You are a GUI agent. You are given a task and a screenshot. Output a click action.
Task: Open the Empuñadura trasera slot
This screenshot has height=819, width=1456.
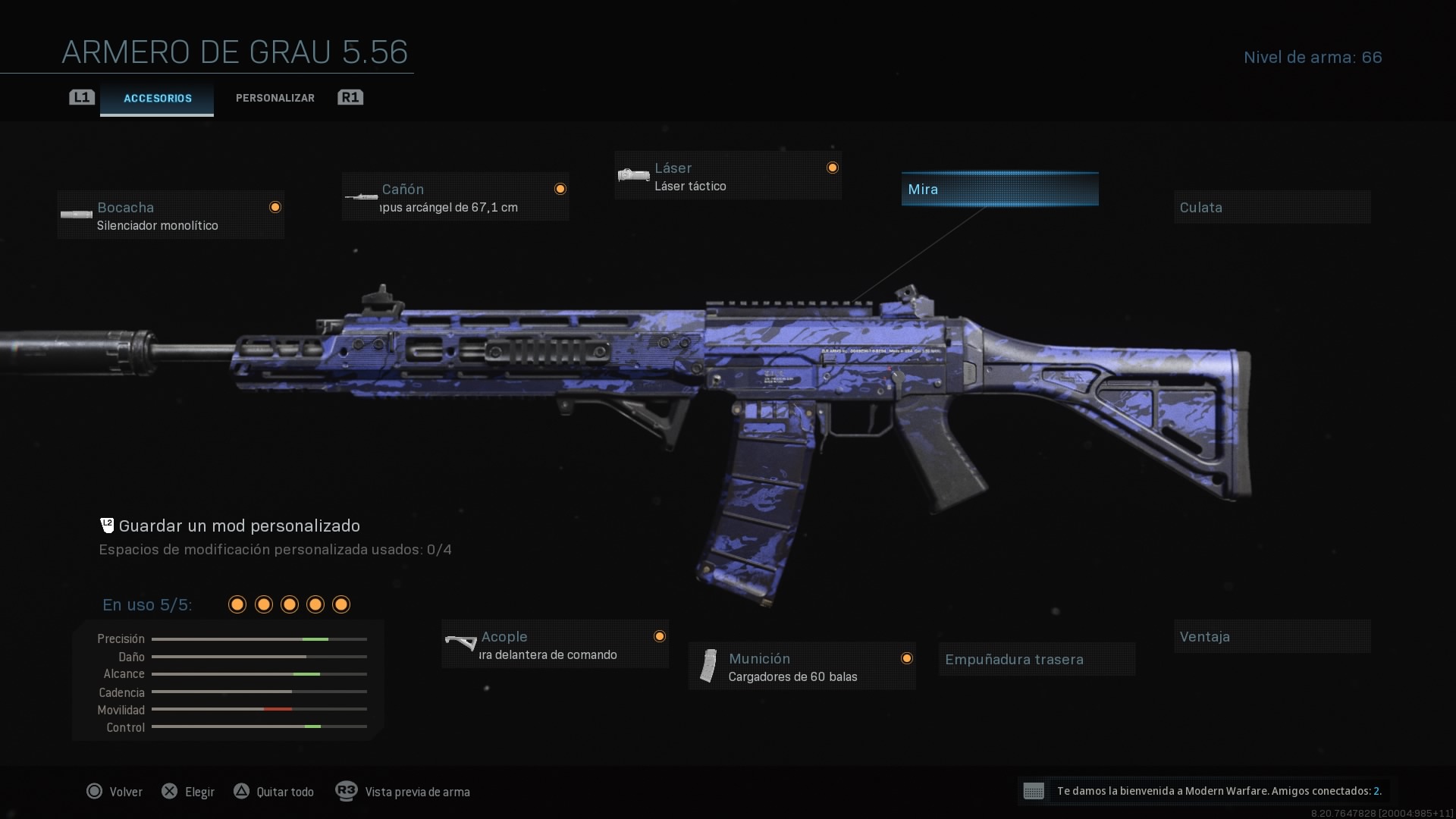pos(1036,659)
